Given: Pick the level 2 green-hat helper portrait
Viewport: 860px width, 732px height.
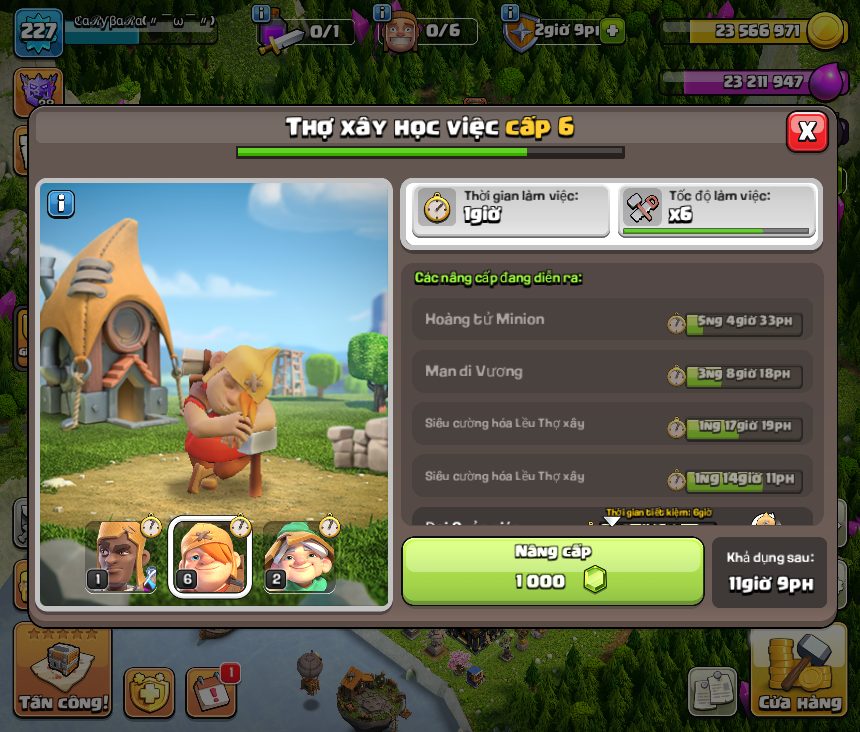Looking at the screenshot, I should [x=298, y=557].
